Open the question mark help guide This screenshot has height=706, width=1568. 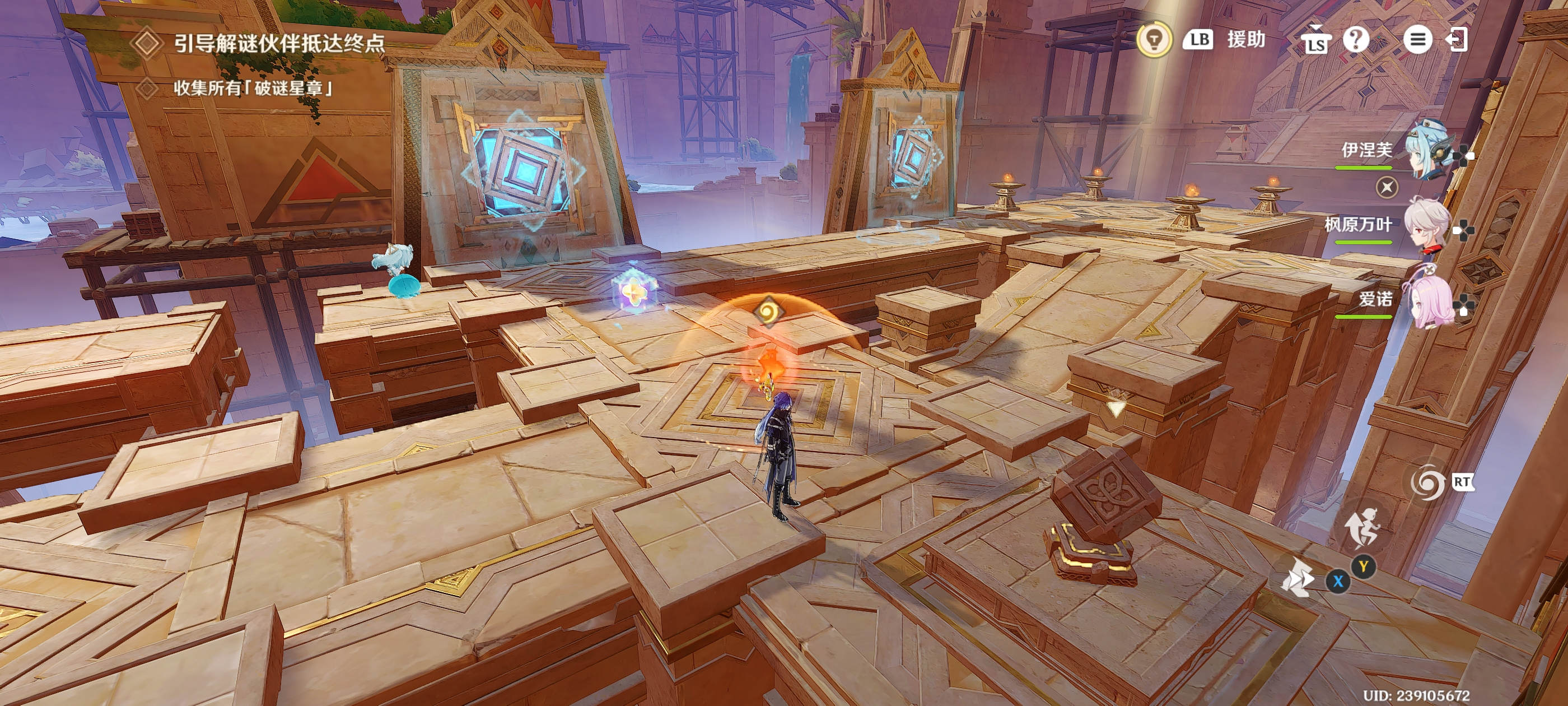1356,40
